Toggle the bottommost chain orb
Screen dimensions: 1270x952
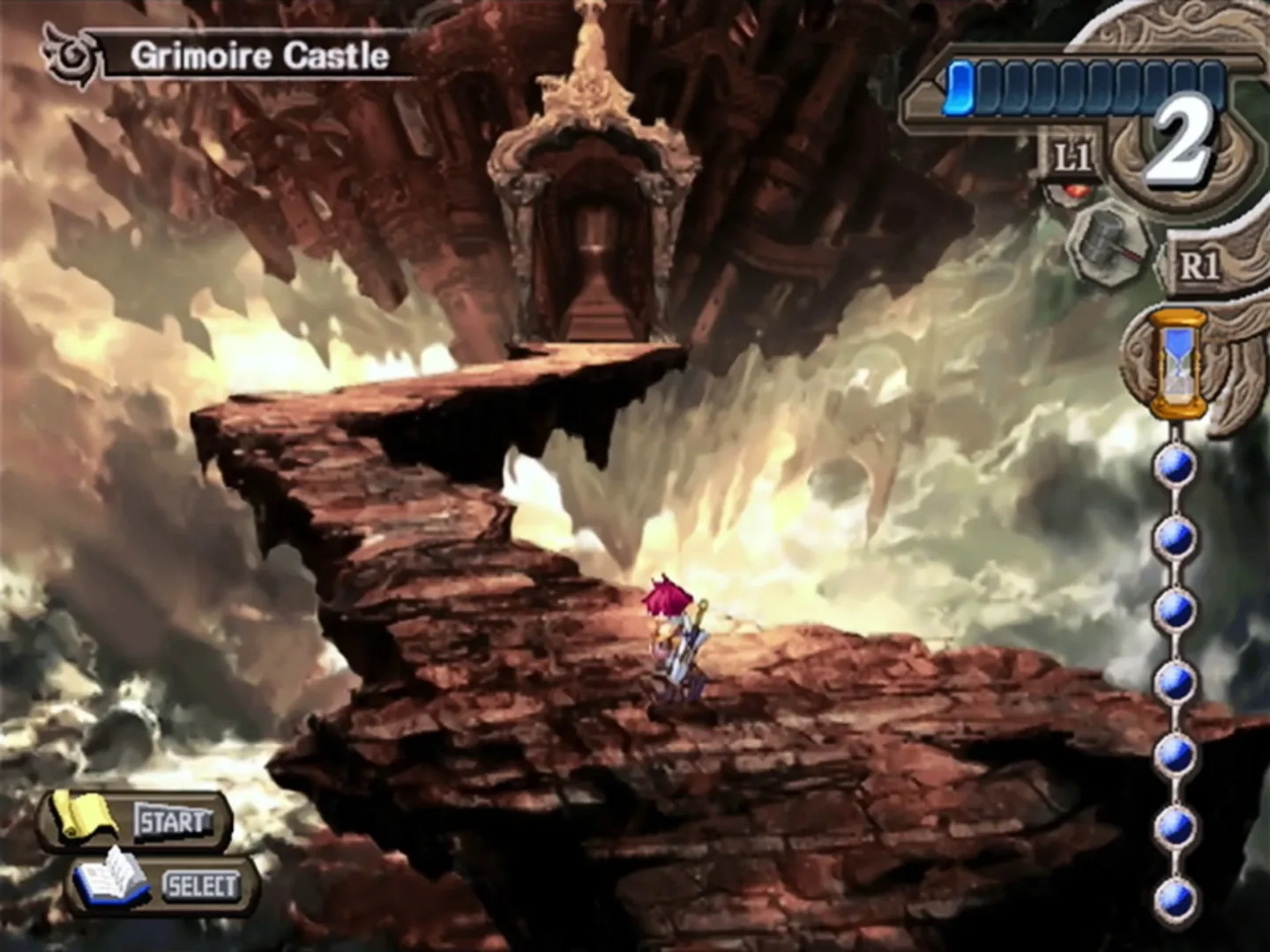click(1173, 901)
